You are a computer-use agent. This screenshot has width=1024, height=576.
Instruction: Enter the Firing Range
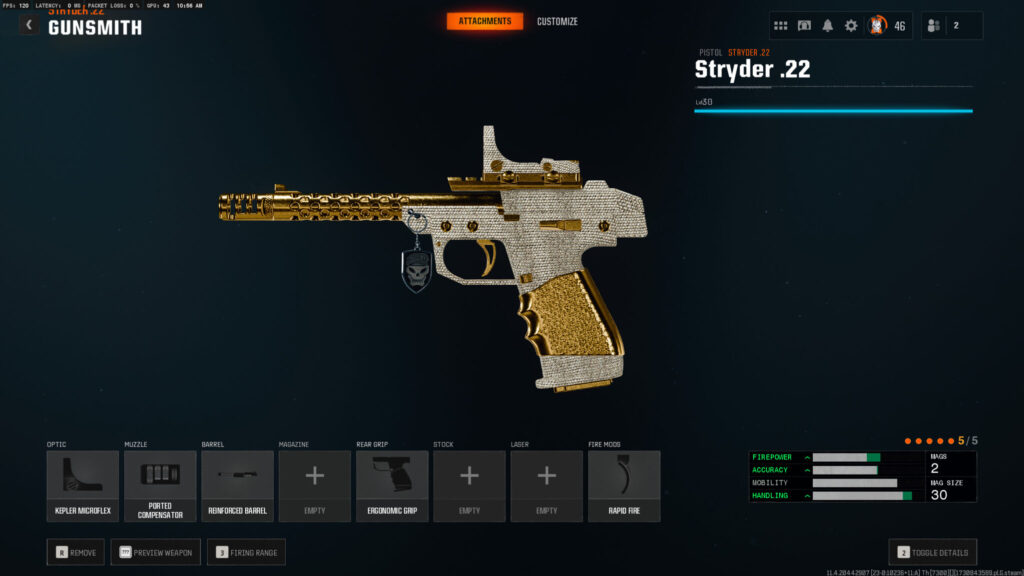point(246,552)
